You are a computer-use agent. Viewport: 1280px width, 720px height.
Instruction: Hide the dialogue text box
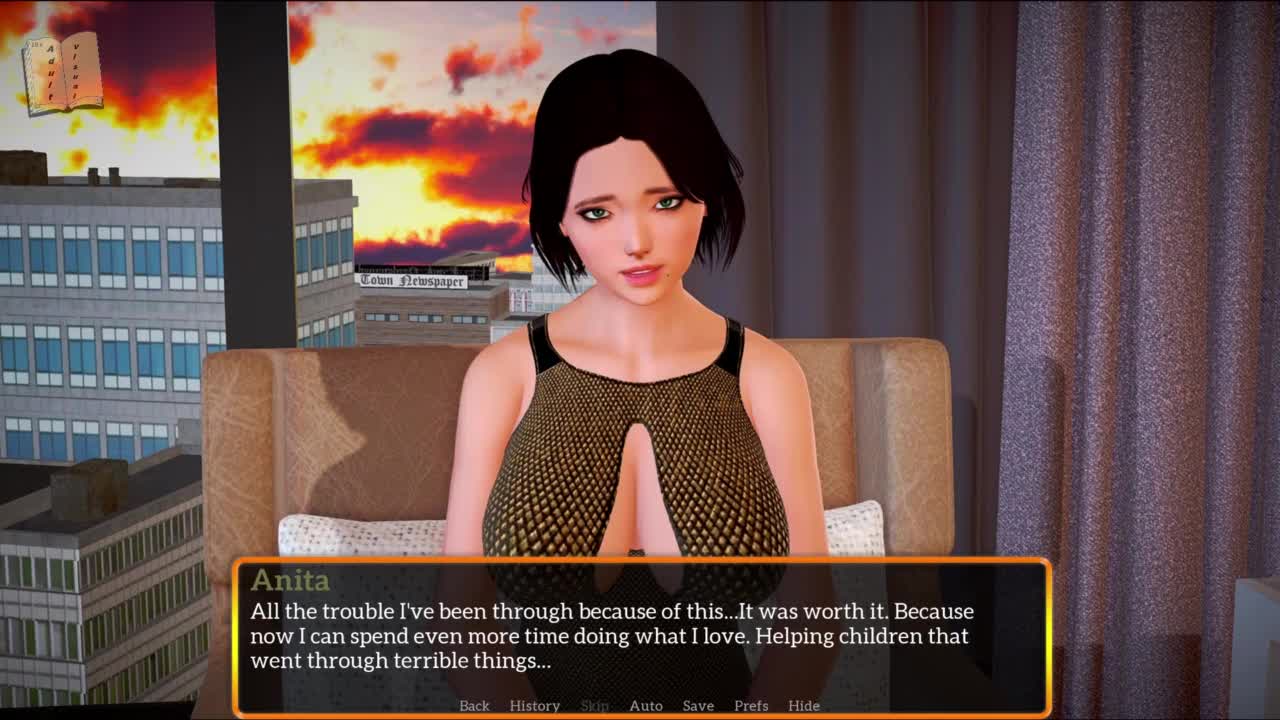[803, 705]
